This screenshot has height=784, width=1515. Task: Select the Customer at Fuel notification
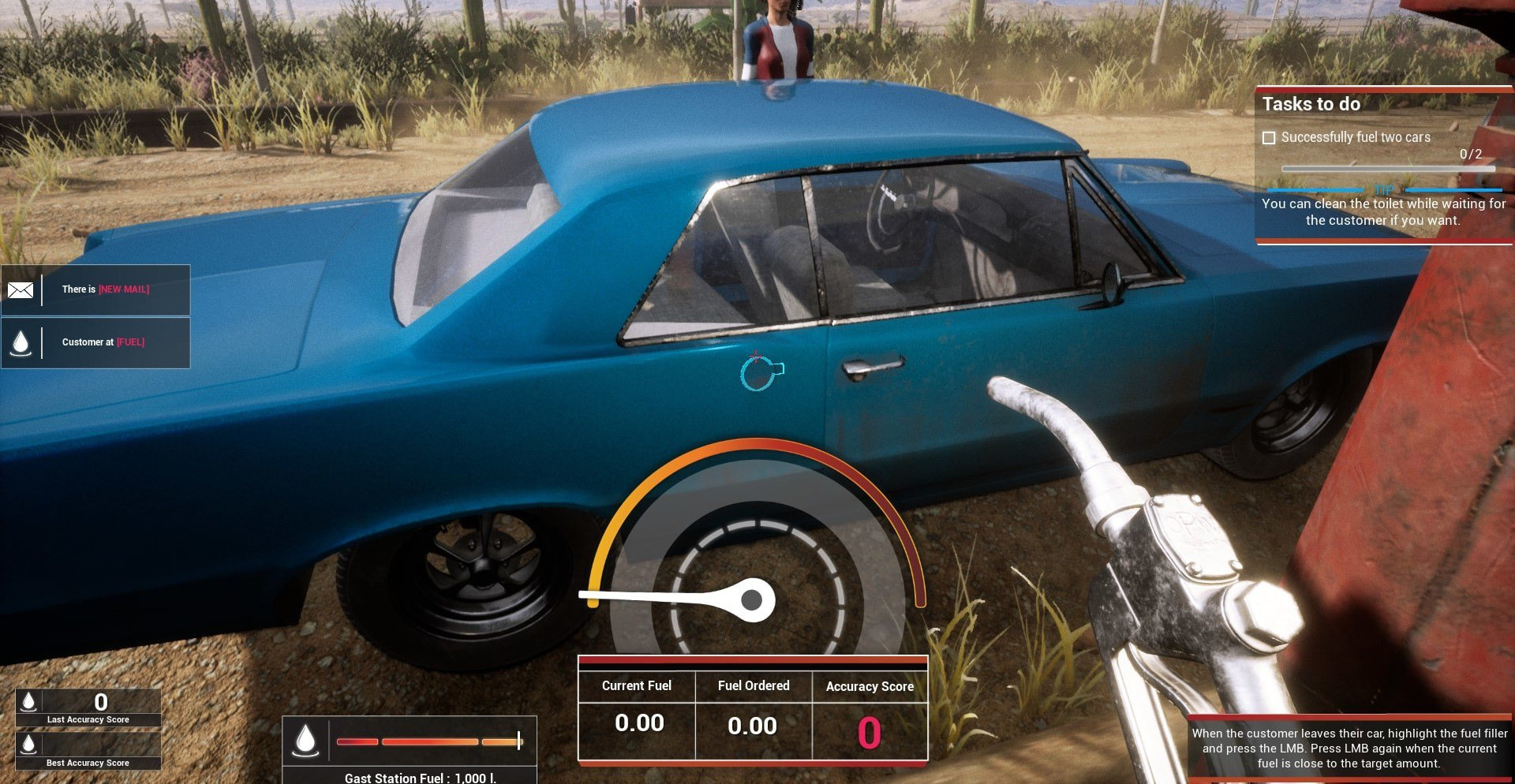click(x=103, y=342)
